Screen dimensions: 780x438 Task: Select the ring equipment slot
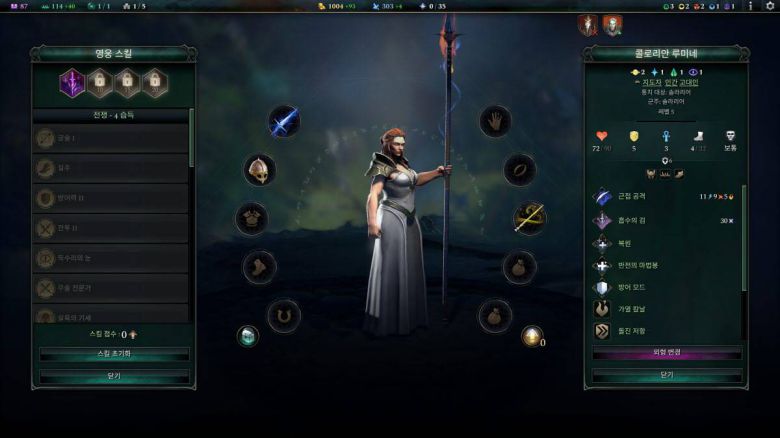pos(519,170)
